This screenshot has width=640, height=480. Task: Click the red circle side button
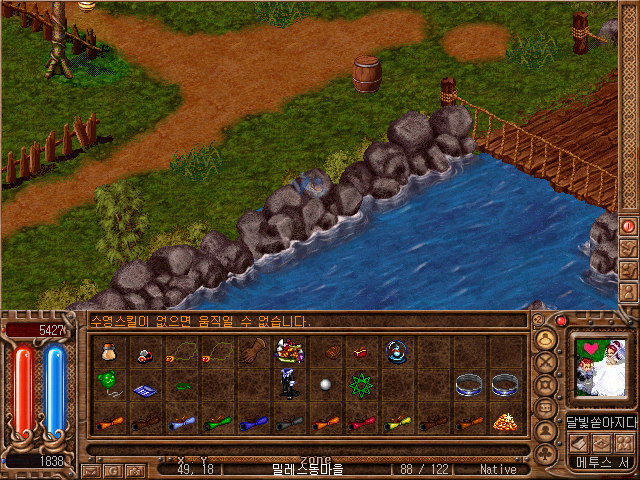point(629,226)
